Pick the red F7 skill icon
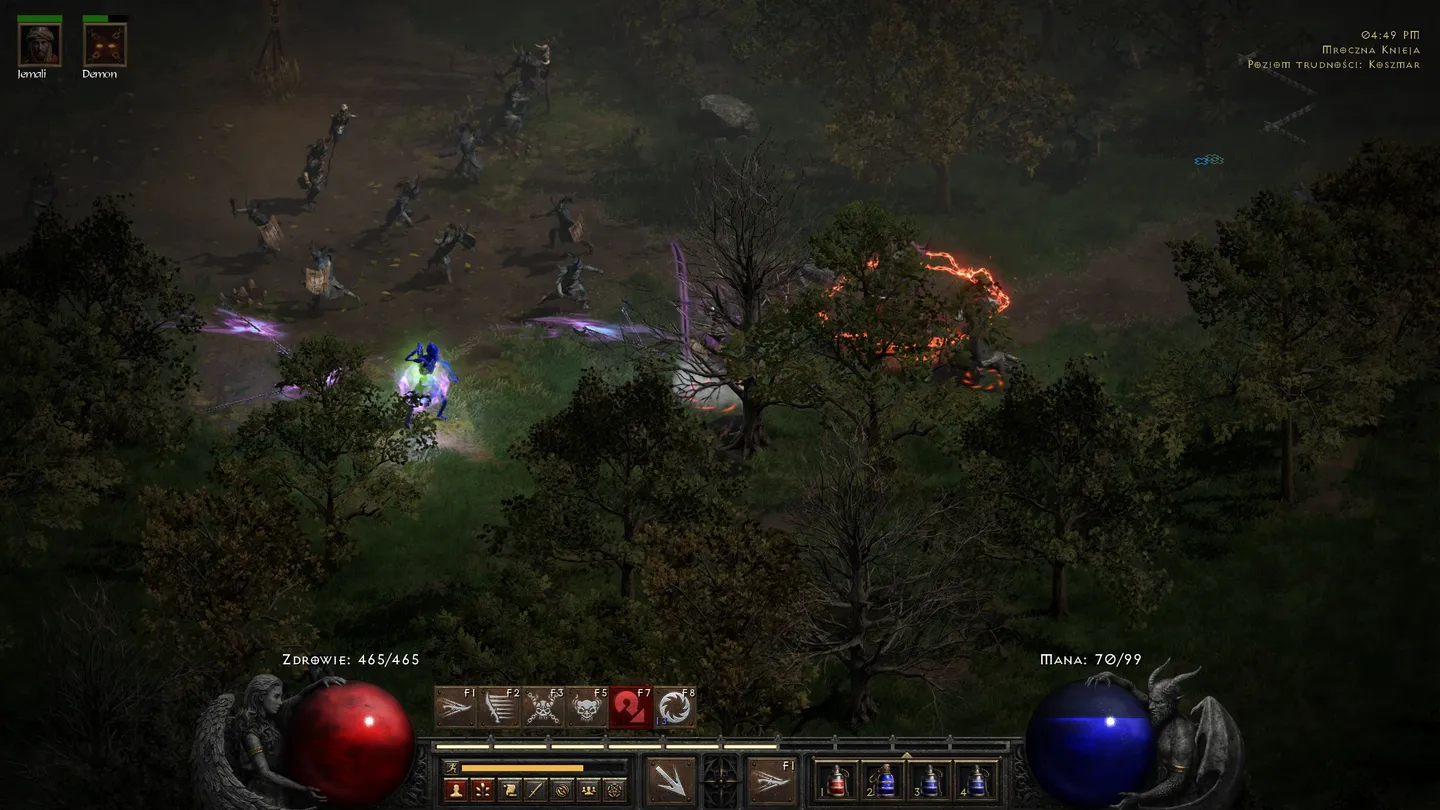This screenshot has width=1440, height=810. click(631, 708)
